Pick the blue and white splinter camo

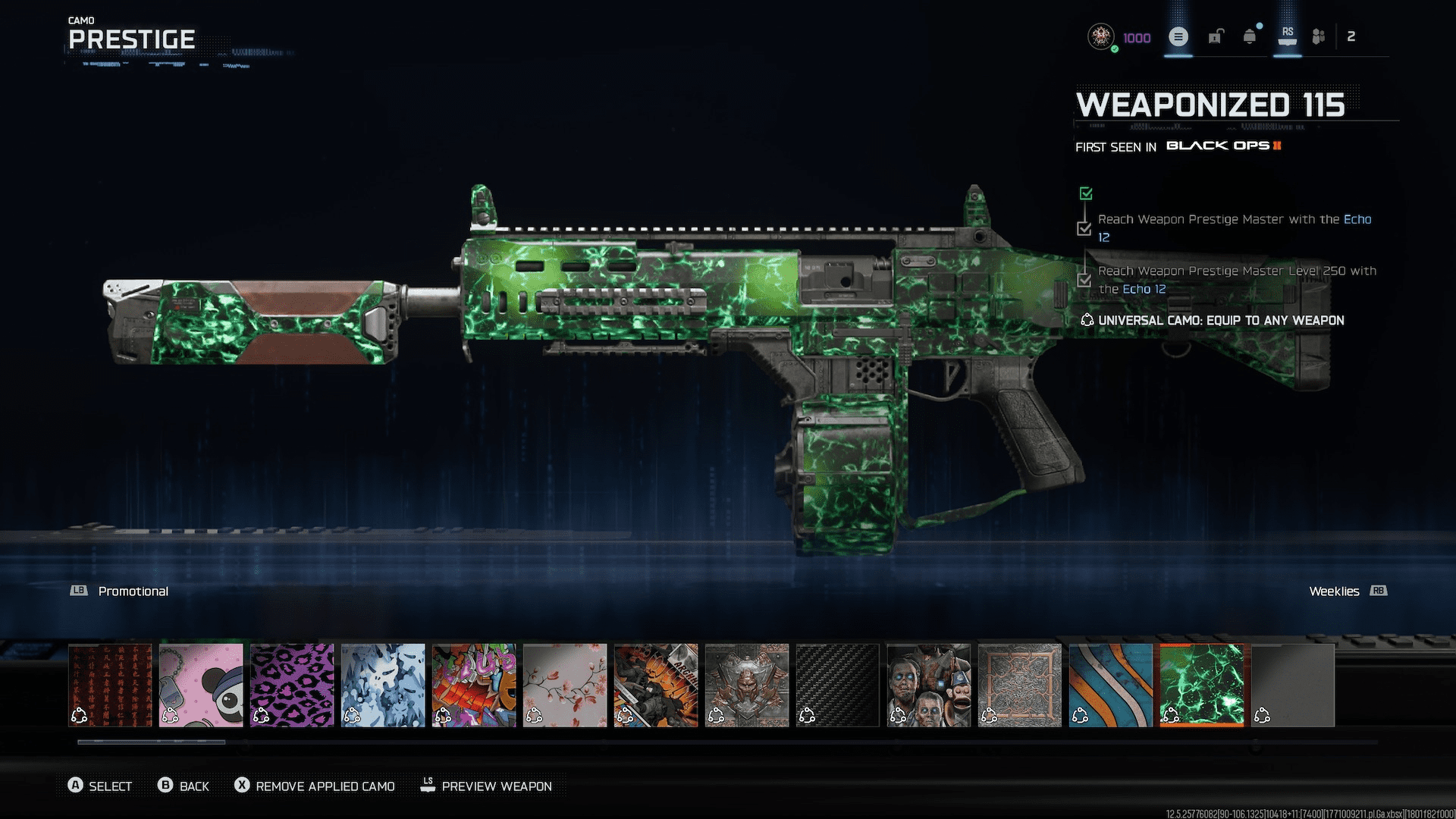383,685
